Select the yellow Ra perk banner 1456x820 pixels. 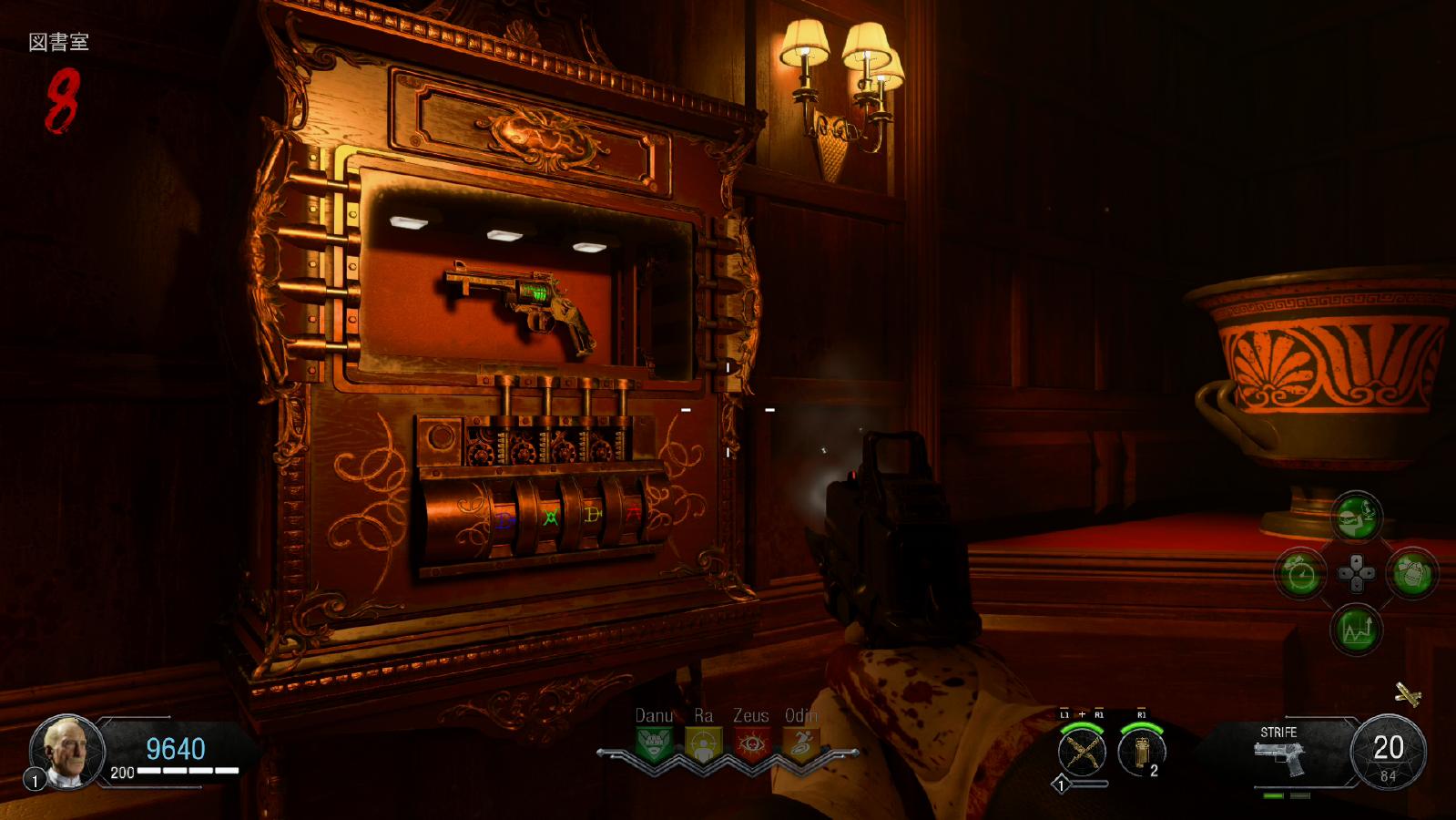pyautogui.click(x=702, y=744)
